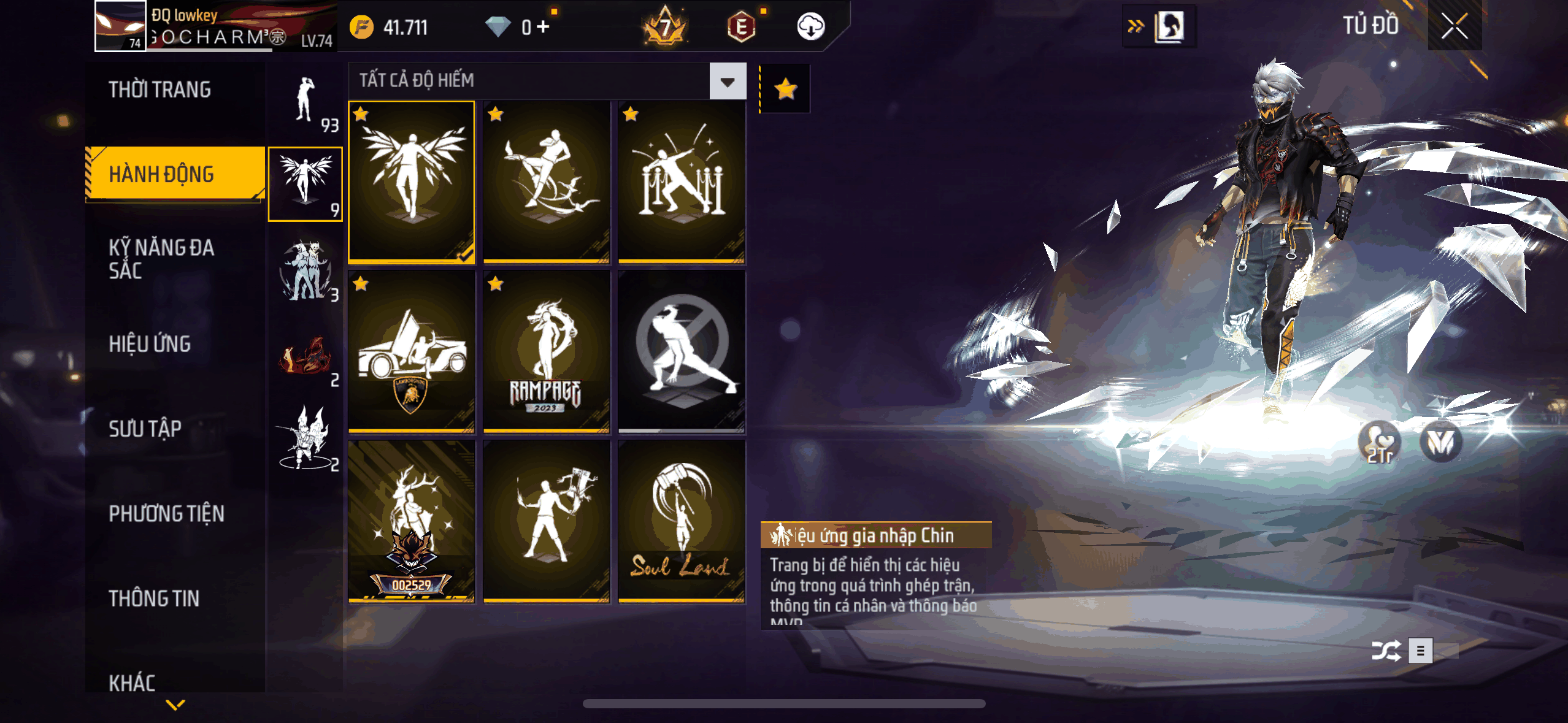Open the Sưu Tập category
Screen dimensions: 1568x723
[x=145, y=429]
